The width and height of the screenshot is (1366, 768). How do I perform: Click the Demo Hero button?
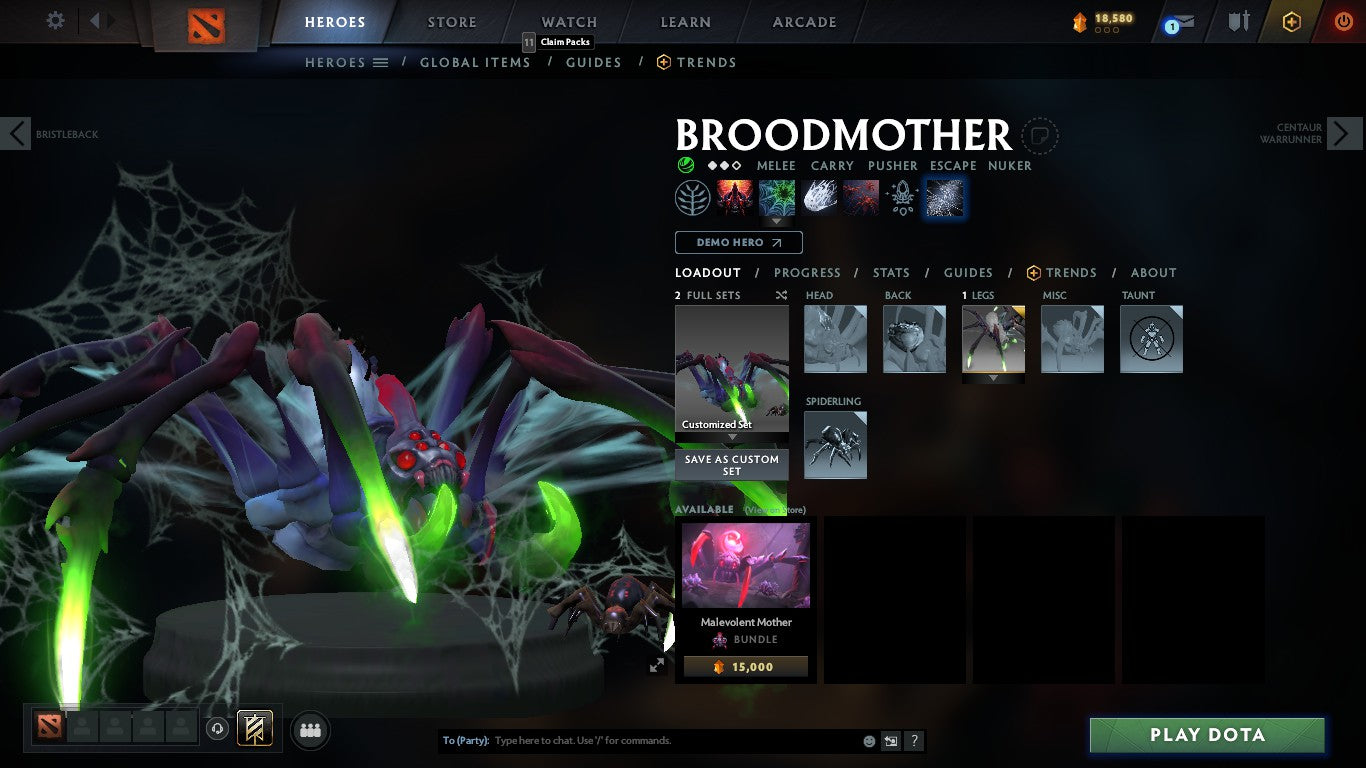coord(738,242)
